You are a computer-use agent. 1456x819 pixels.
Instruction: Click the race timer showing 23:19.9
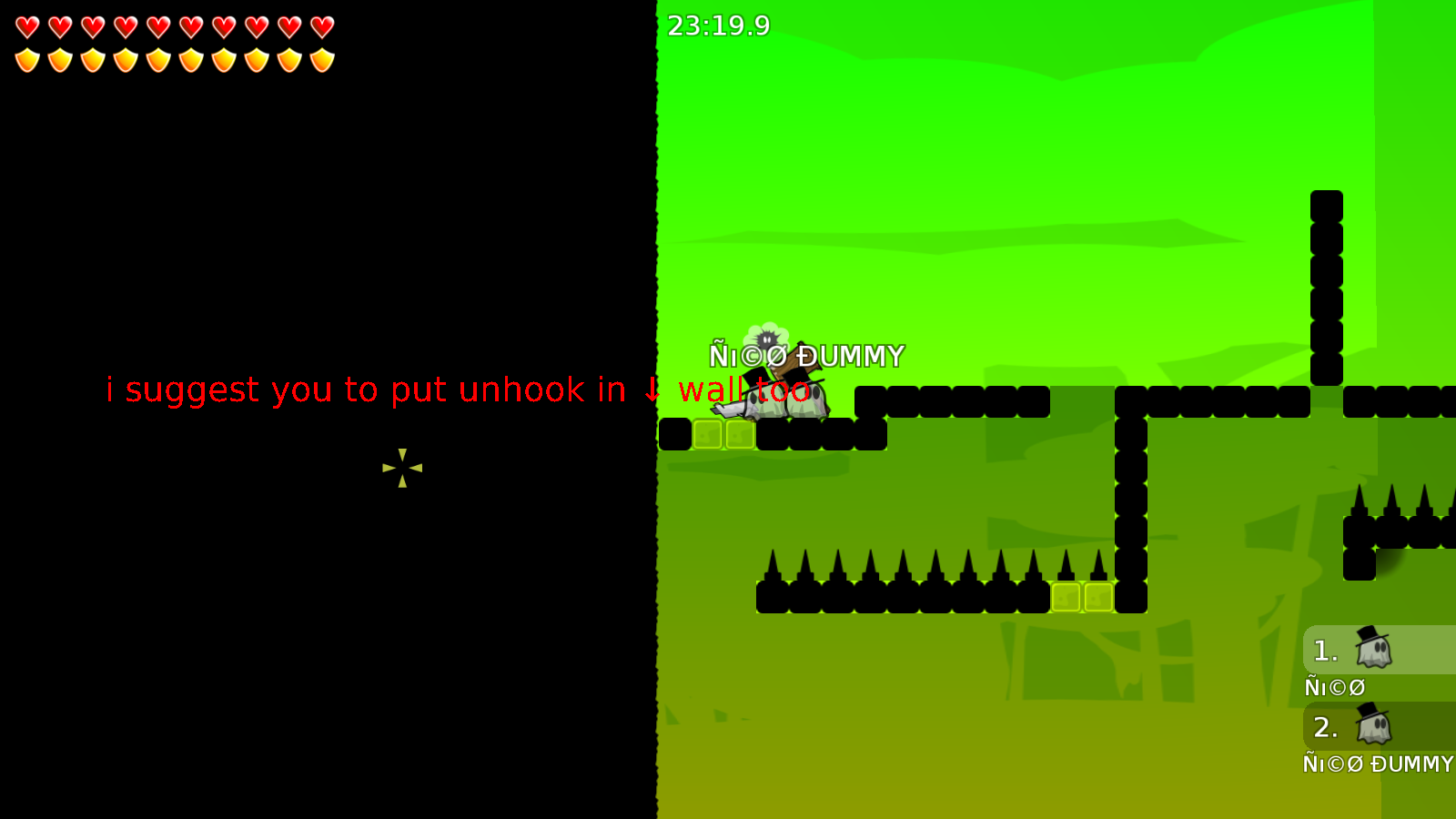point(718,26)
